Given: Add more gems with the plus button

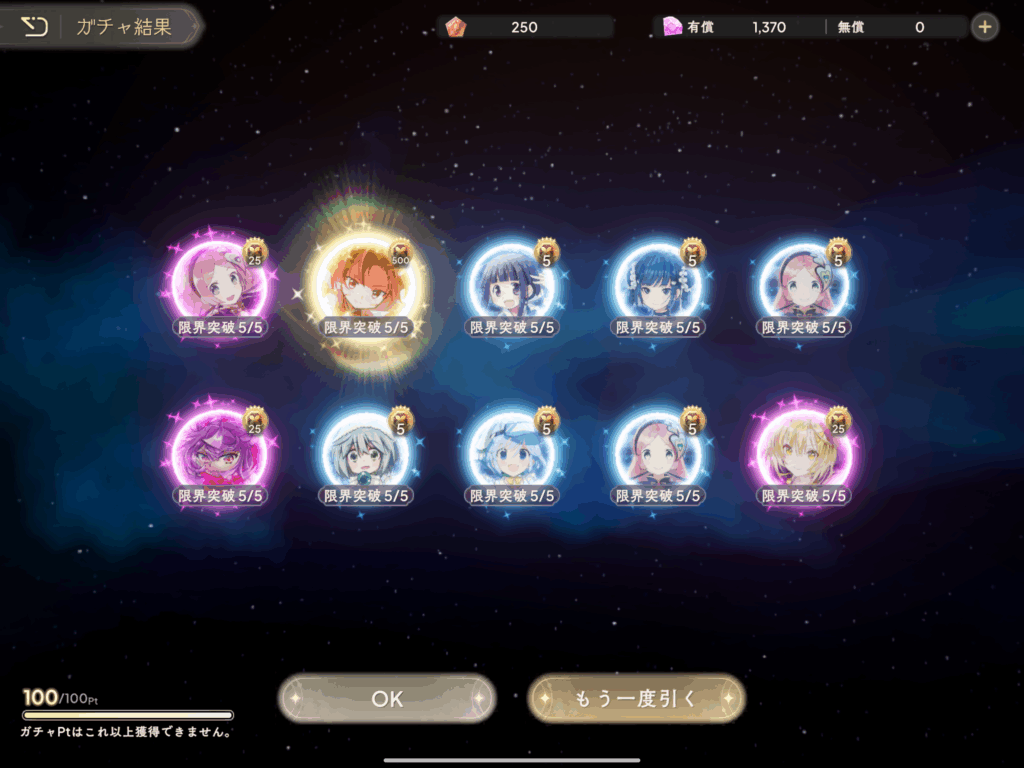Looking at the screenshot, I should [x=985, y=27].
